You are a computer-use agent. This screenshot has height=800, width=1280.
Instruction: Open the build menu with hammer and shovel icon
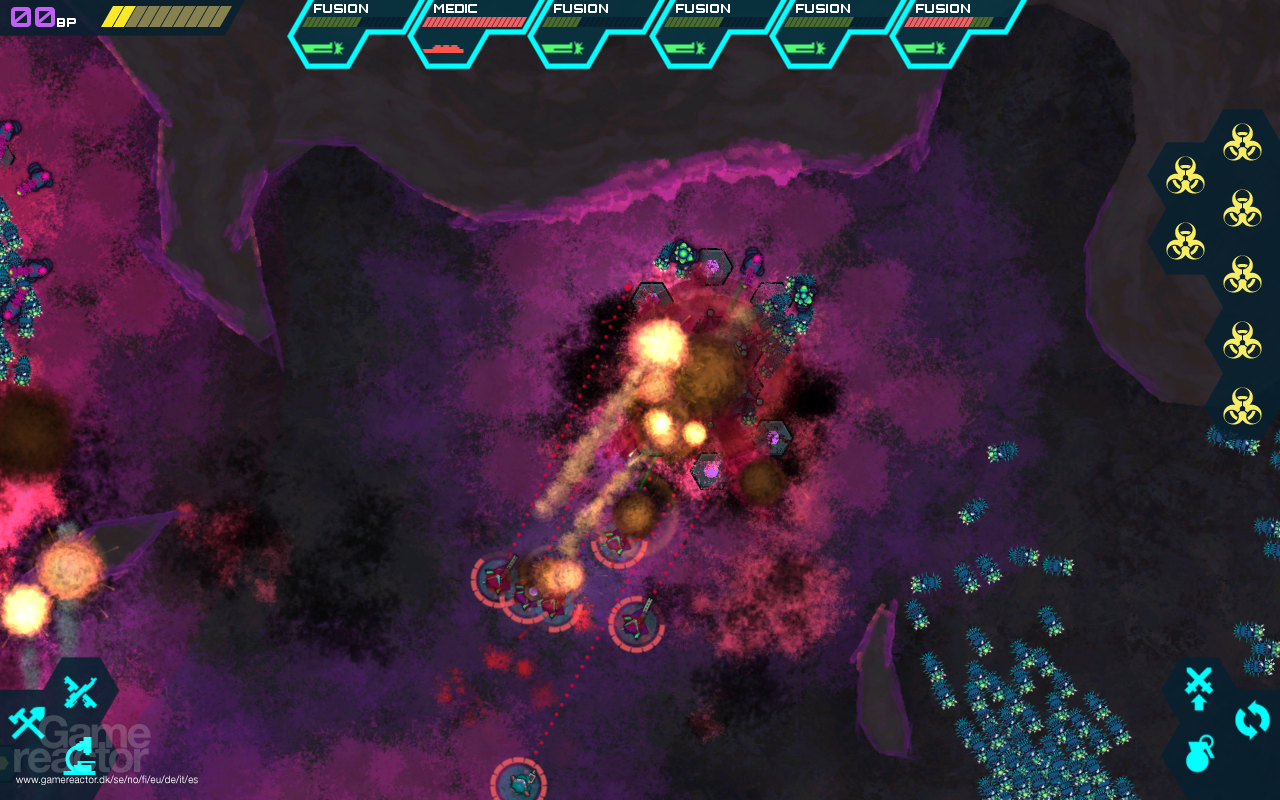coord(26,722)
